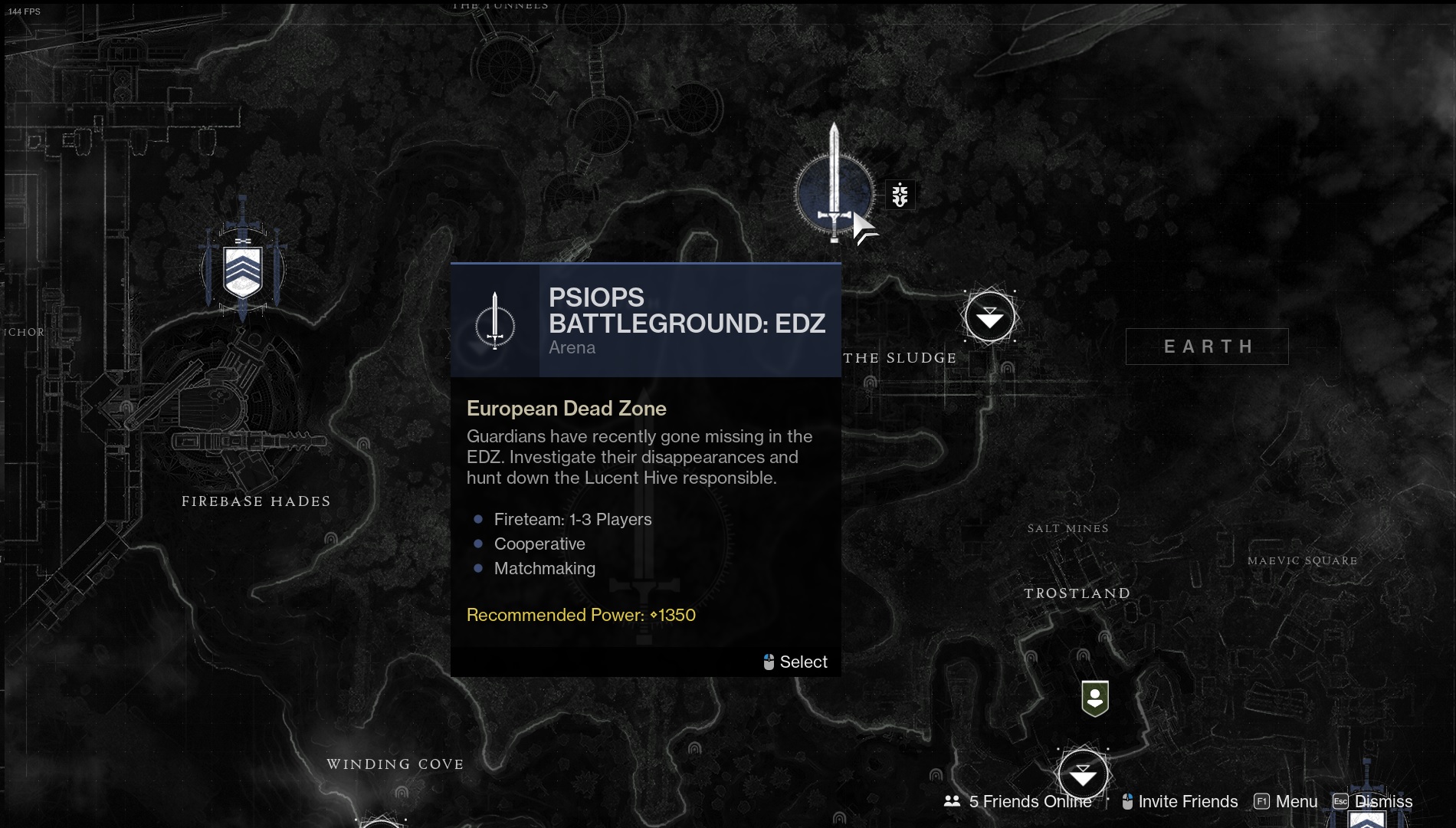Image resolution: width=1456 pixels, height=828 pixels.
Task: Click the Earth destination label
Action: (1207, 347)
